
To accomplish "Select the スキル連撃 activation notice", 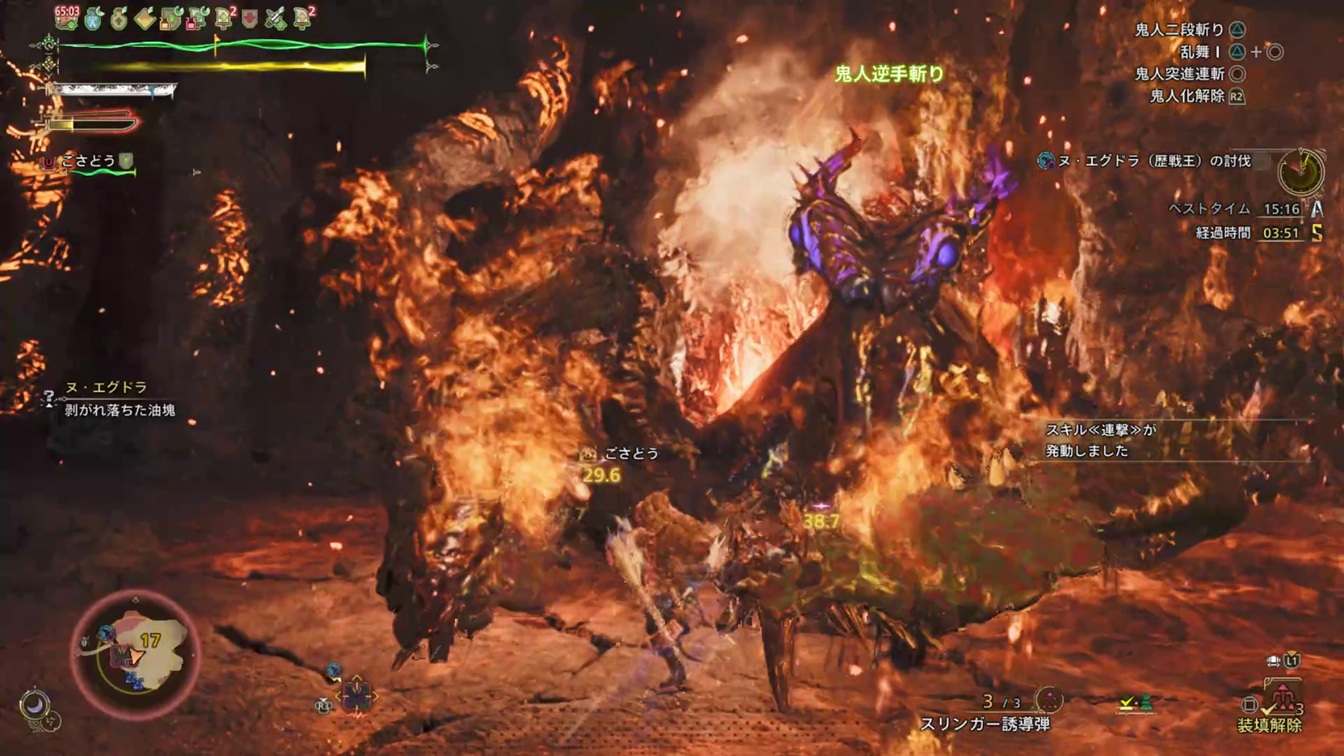I will [1100, 440].
